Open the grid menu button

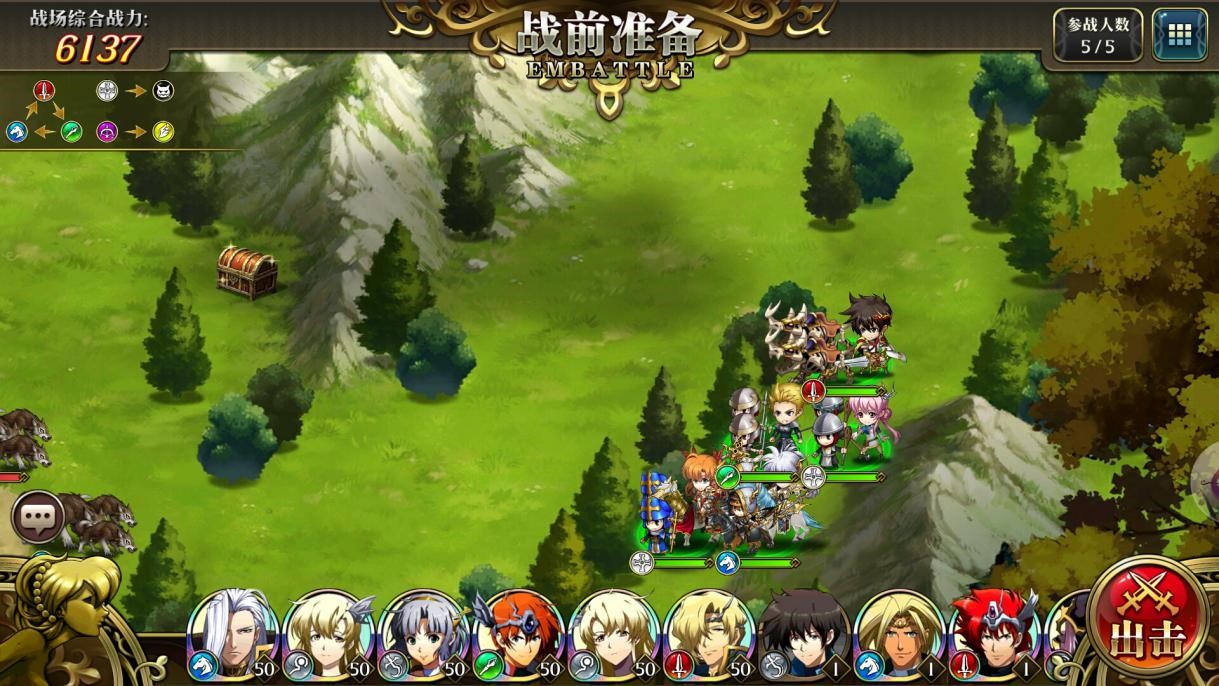tap(1179, 35)
